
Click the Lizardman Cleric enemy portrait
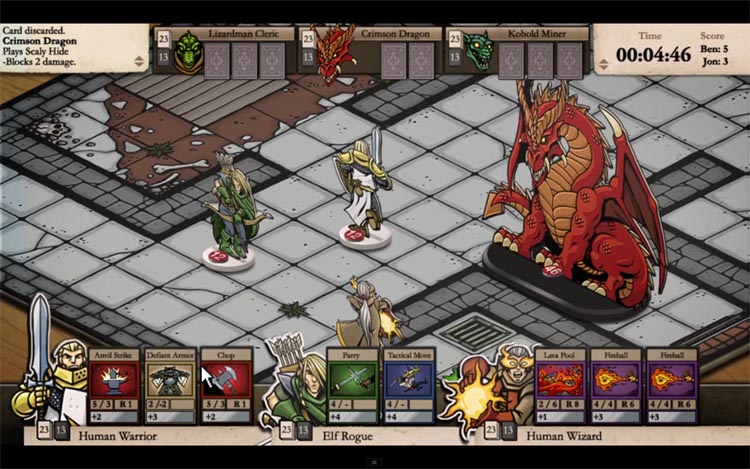pos(188,53)
